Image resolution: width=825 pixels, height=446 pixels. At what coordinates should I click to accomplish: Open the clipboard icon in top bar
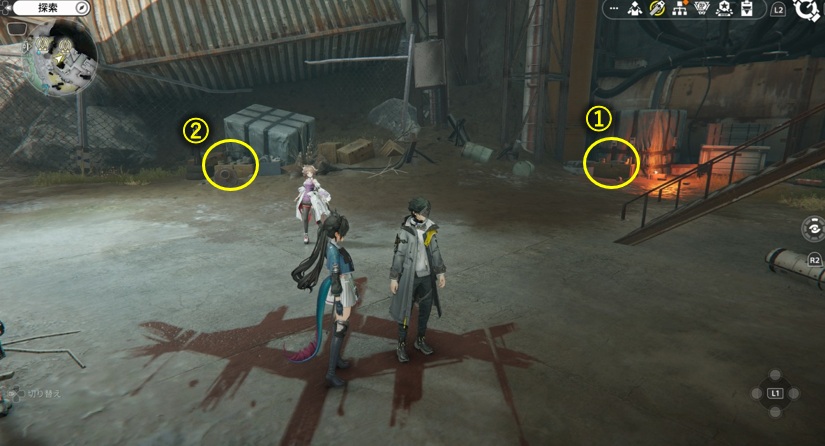[746, 9]
